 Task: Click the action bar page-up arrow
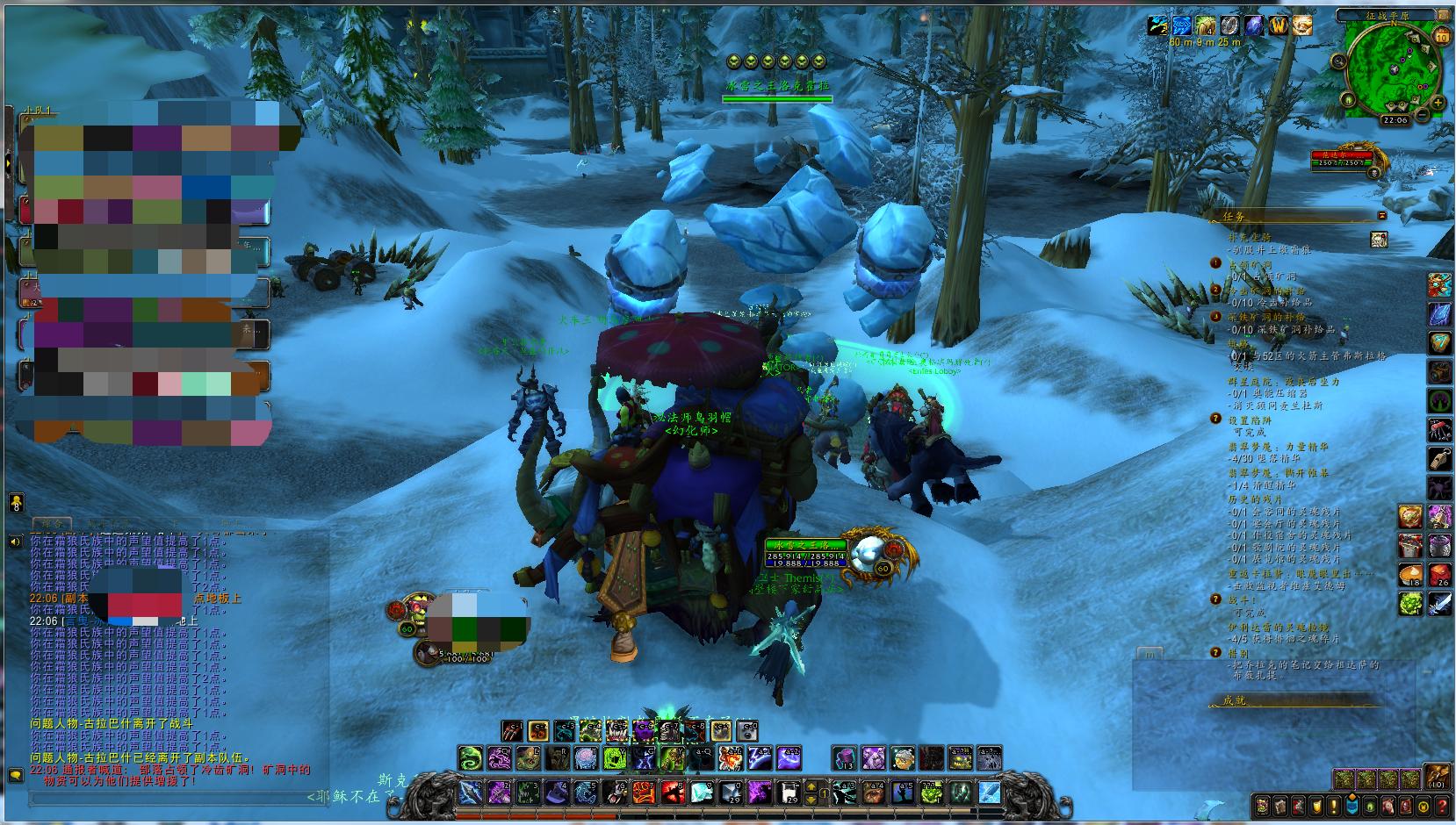coord(811,786)
